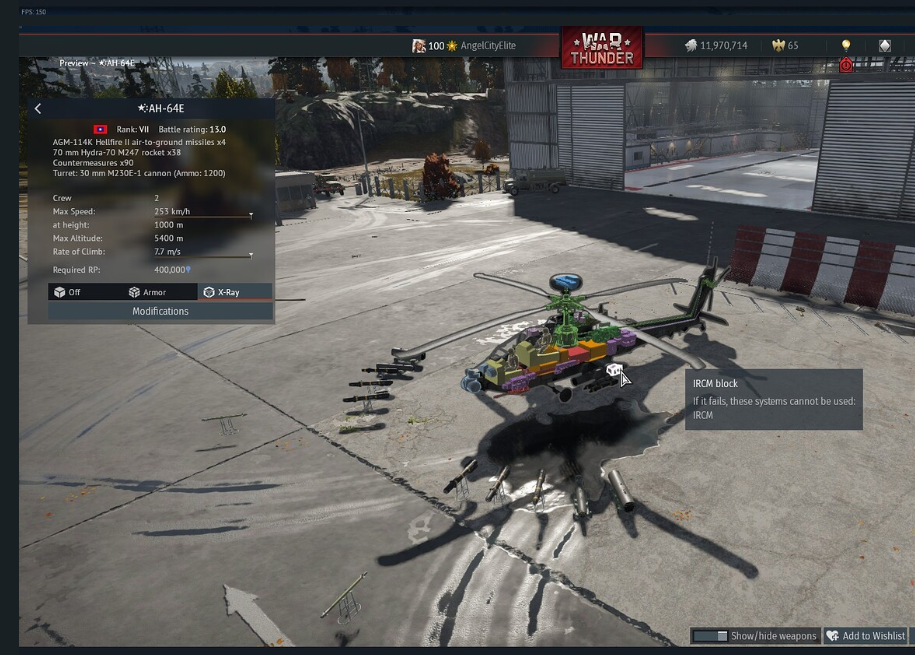
Task: Click the red alert icon under the light bulb
Action: 846,65
